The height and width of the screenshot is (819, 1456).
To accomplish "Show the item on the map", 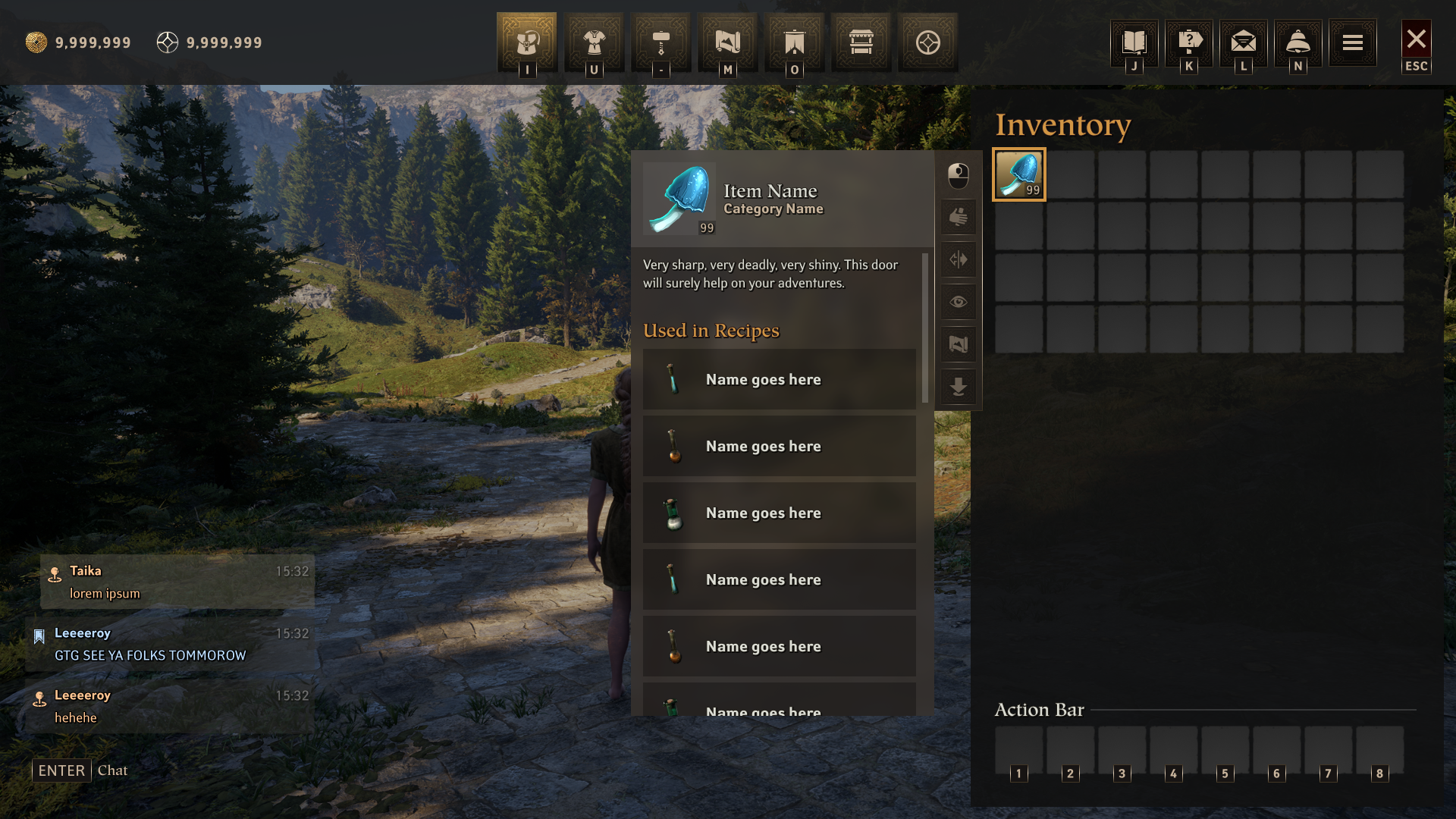I will [959, 345].
